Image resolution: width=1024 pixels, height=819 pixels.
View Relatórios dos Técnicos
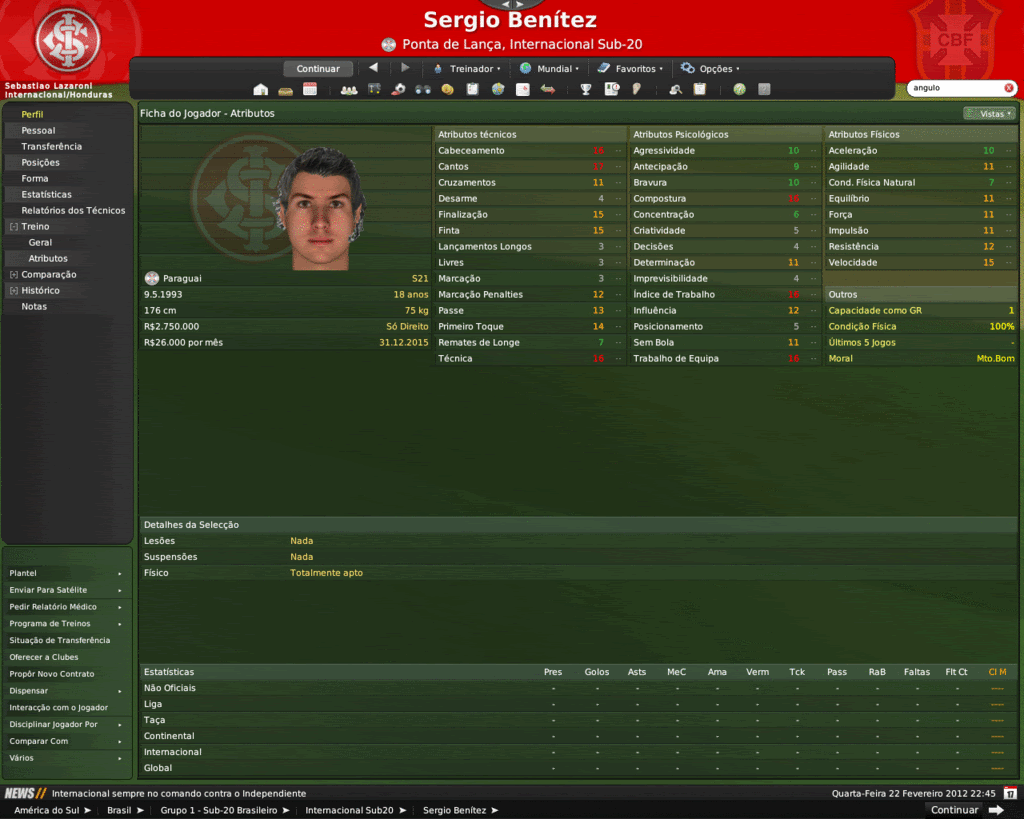click(x=73, y=211)
